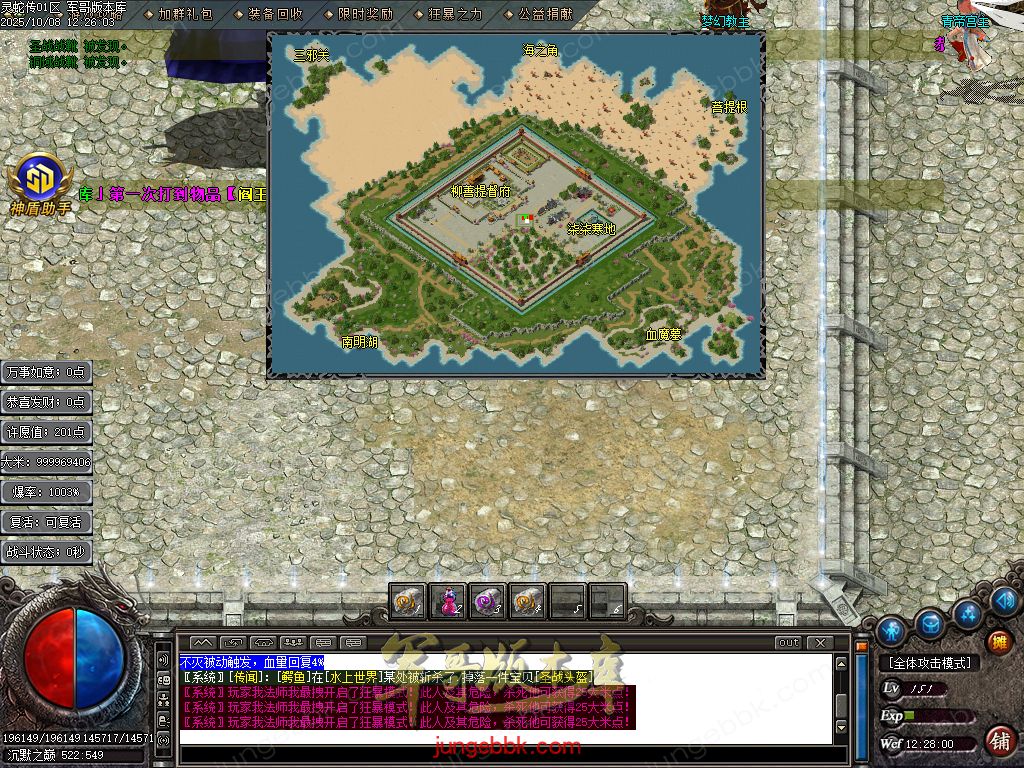Click the 柳善提督府 label on the map
This screenshot has height=768, width=1024.
480,190
